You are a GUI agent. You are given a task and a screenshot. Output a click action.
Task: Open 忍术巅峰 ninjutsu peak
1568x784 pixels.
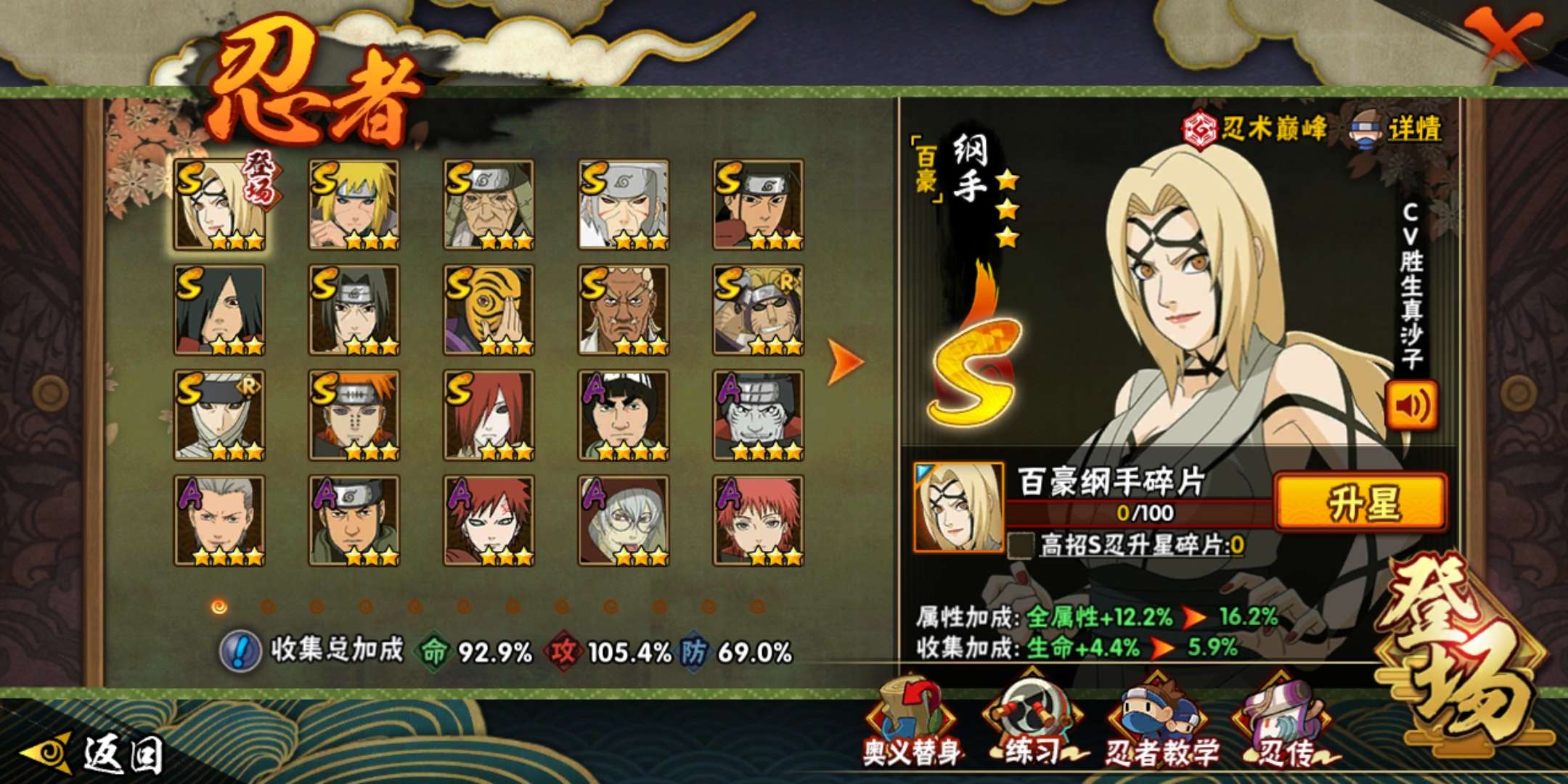tap(1254, 129)
